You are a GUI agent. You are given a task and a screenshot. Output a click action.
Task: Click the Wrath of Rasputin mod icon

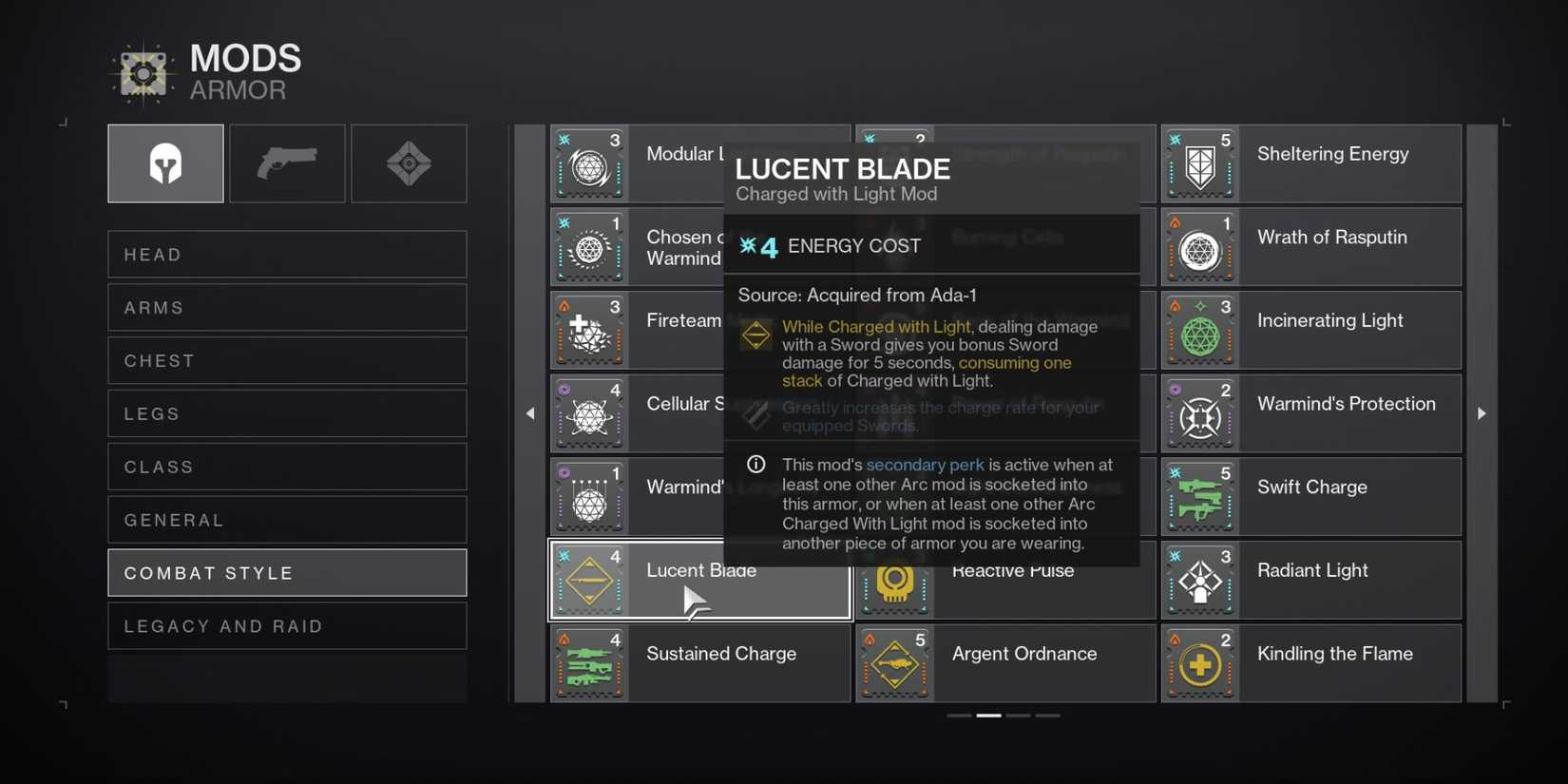click(1200, 246)
